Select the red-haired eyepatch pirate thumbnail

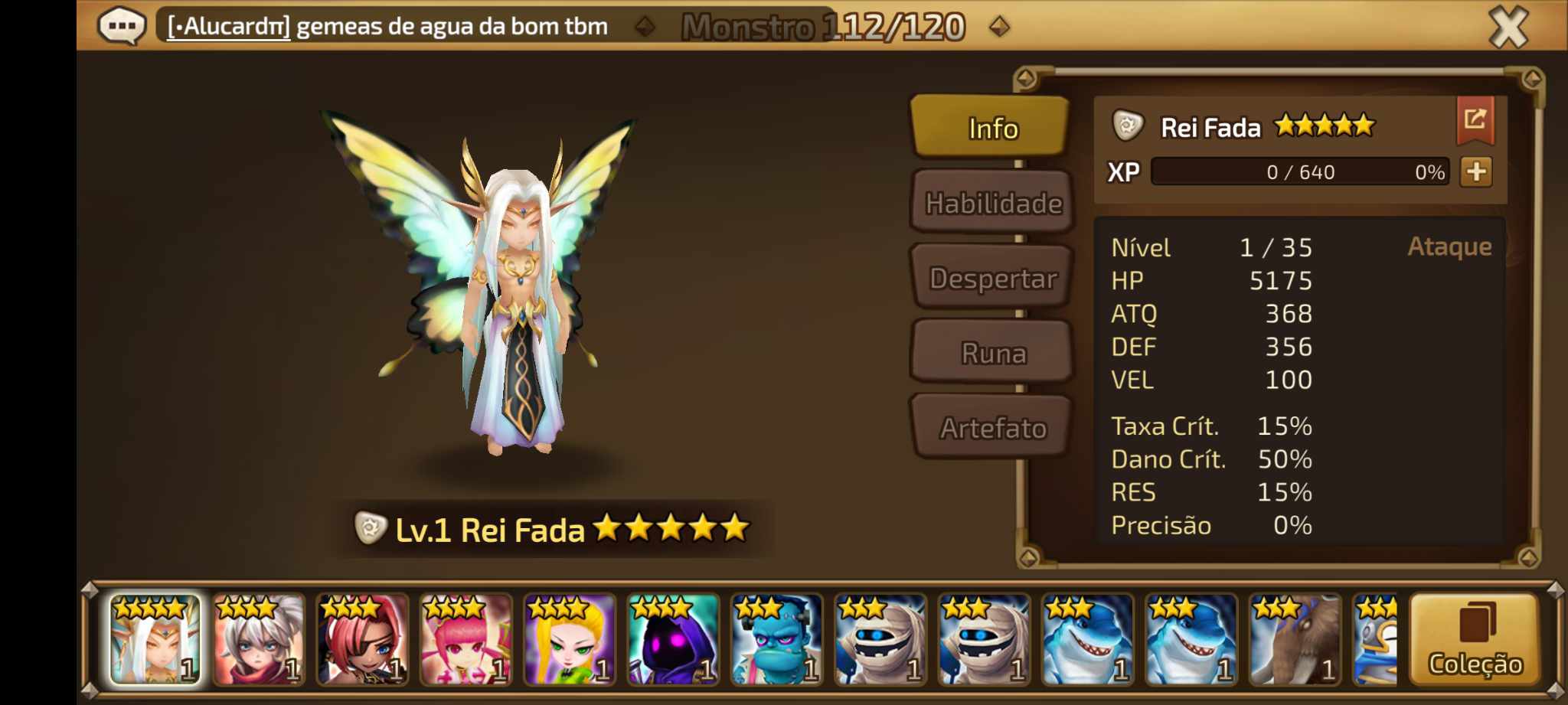point(362,640)
